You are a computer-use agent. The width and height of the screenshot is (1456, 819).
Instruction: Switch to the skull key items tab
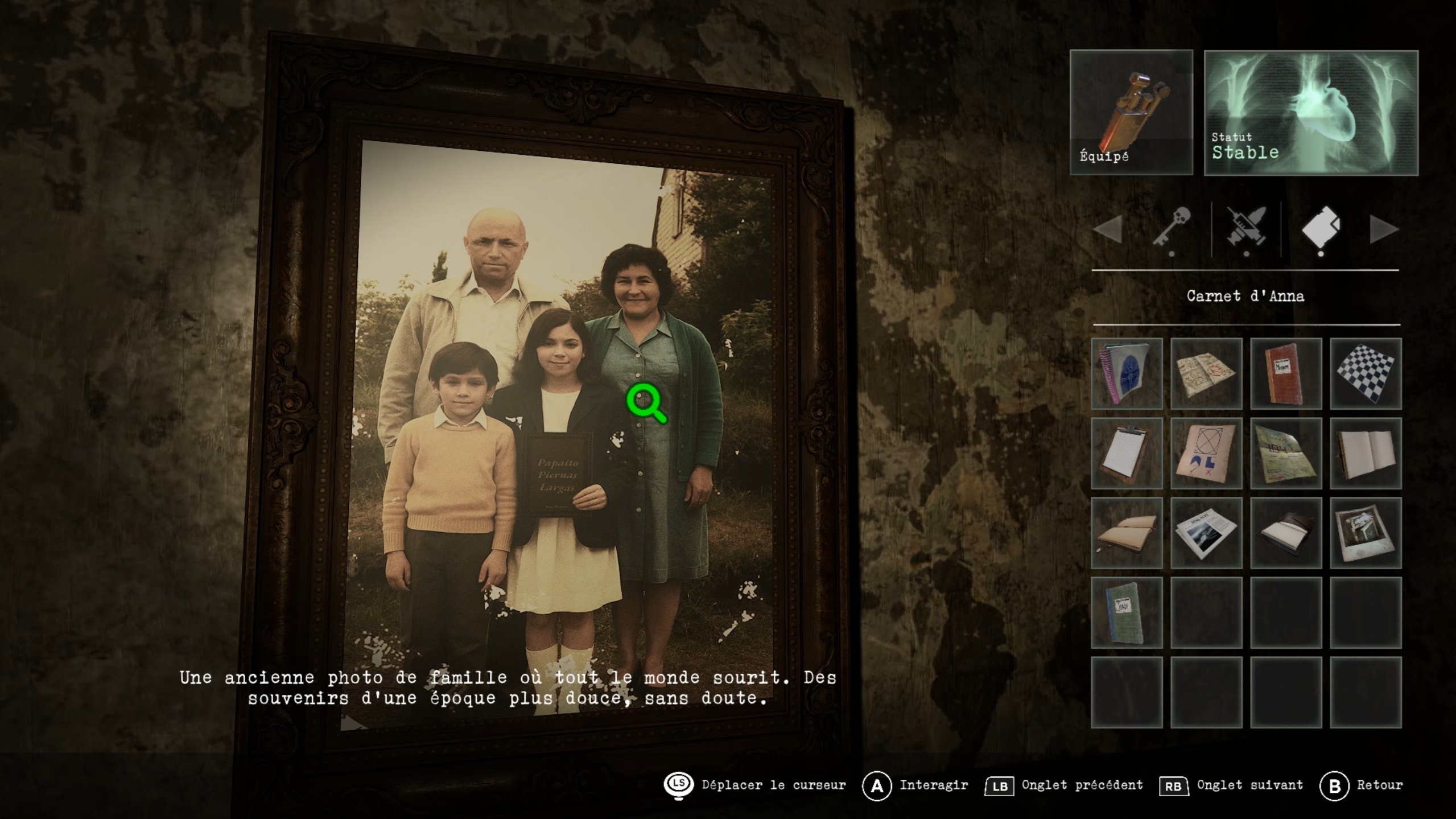(1172, 229)
